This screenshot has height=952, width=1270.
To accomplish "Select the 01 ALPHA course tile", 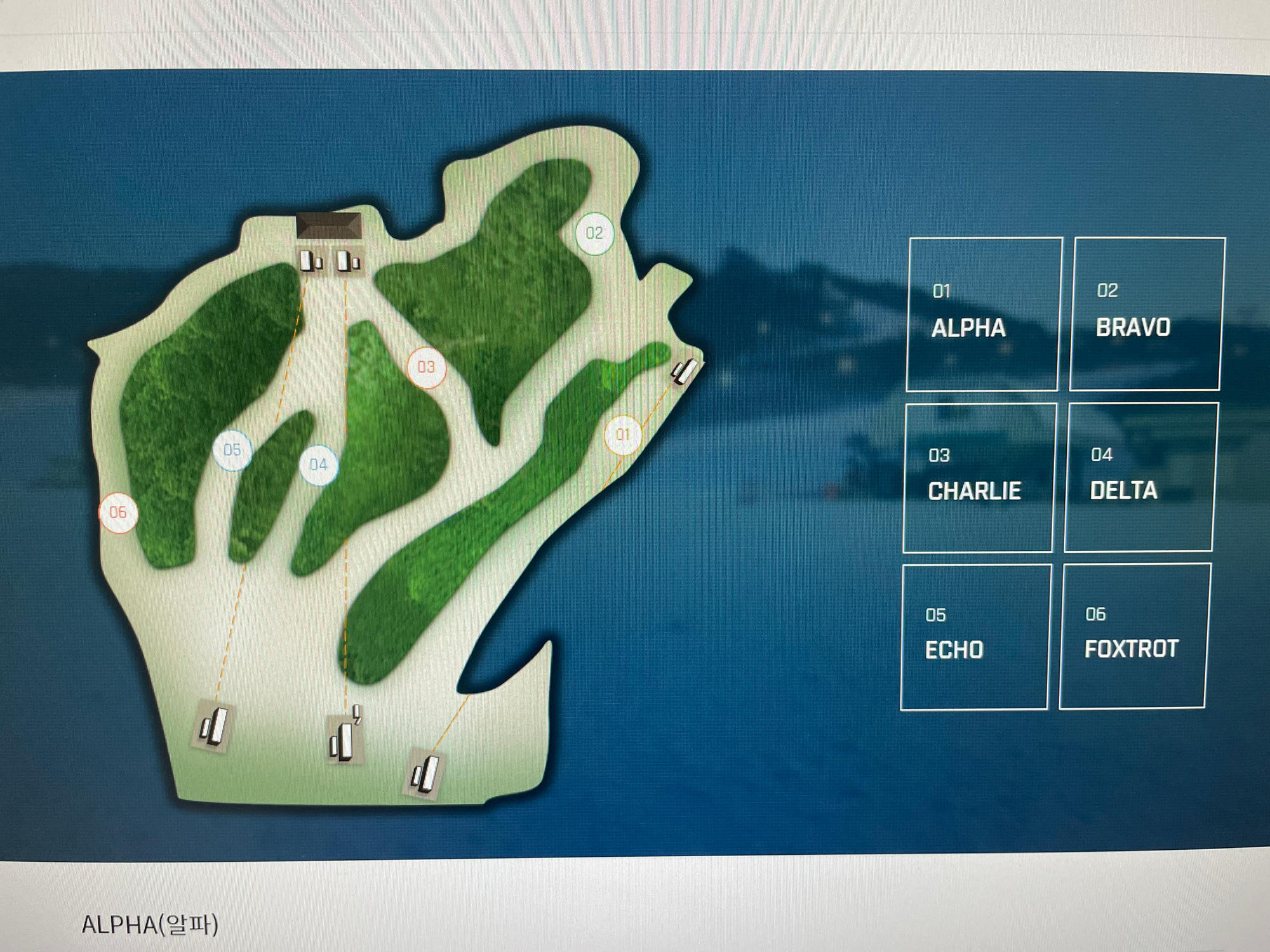I will click(x=983, y=314).
